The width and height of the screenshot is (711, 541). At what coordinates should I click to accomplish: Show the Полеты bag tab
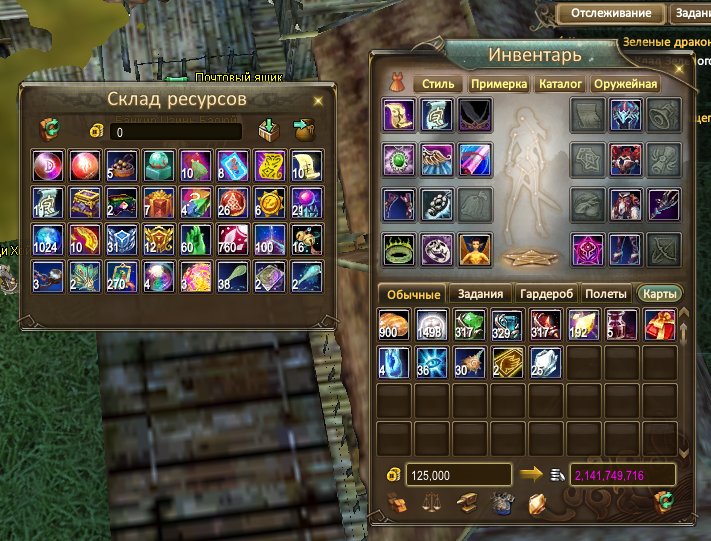(x=605, y=294)
